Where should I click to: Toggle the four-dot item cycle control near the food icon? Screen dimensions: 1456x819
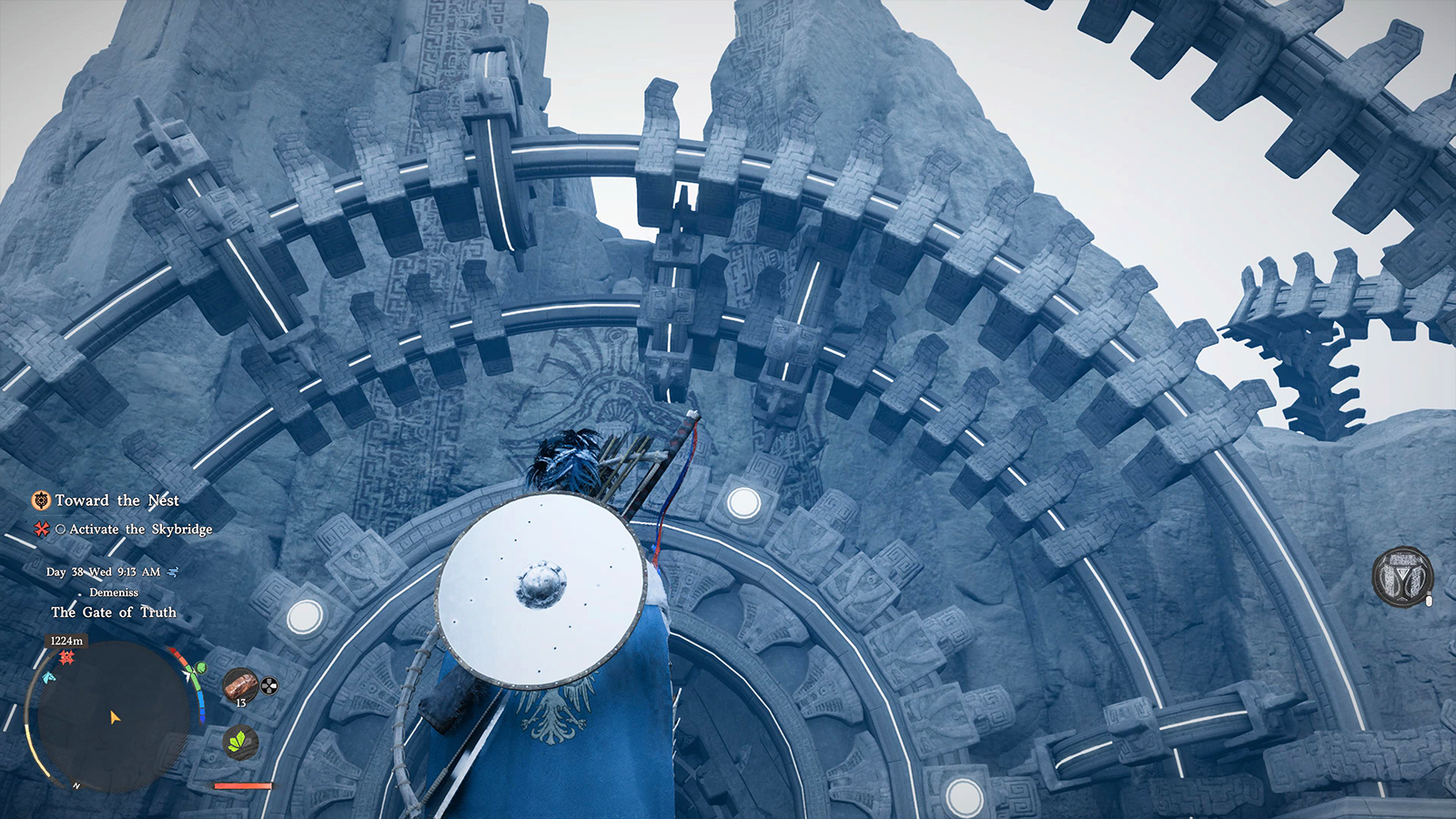point(268,685)
